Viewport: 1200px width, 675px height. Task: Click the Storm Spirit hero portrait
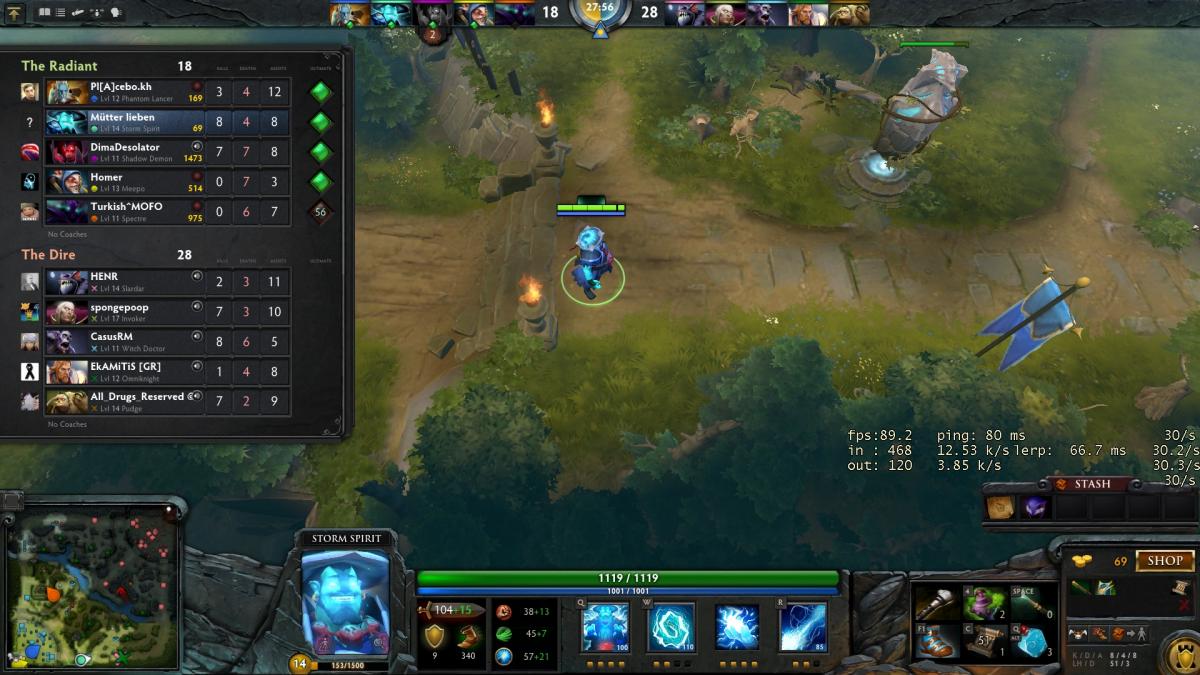point(345,602)
